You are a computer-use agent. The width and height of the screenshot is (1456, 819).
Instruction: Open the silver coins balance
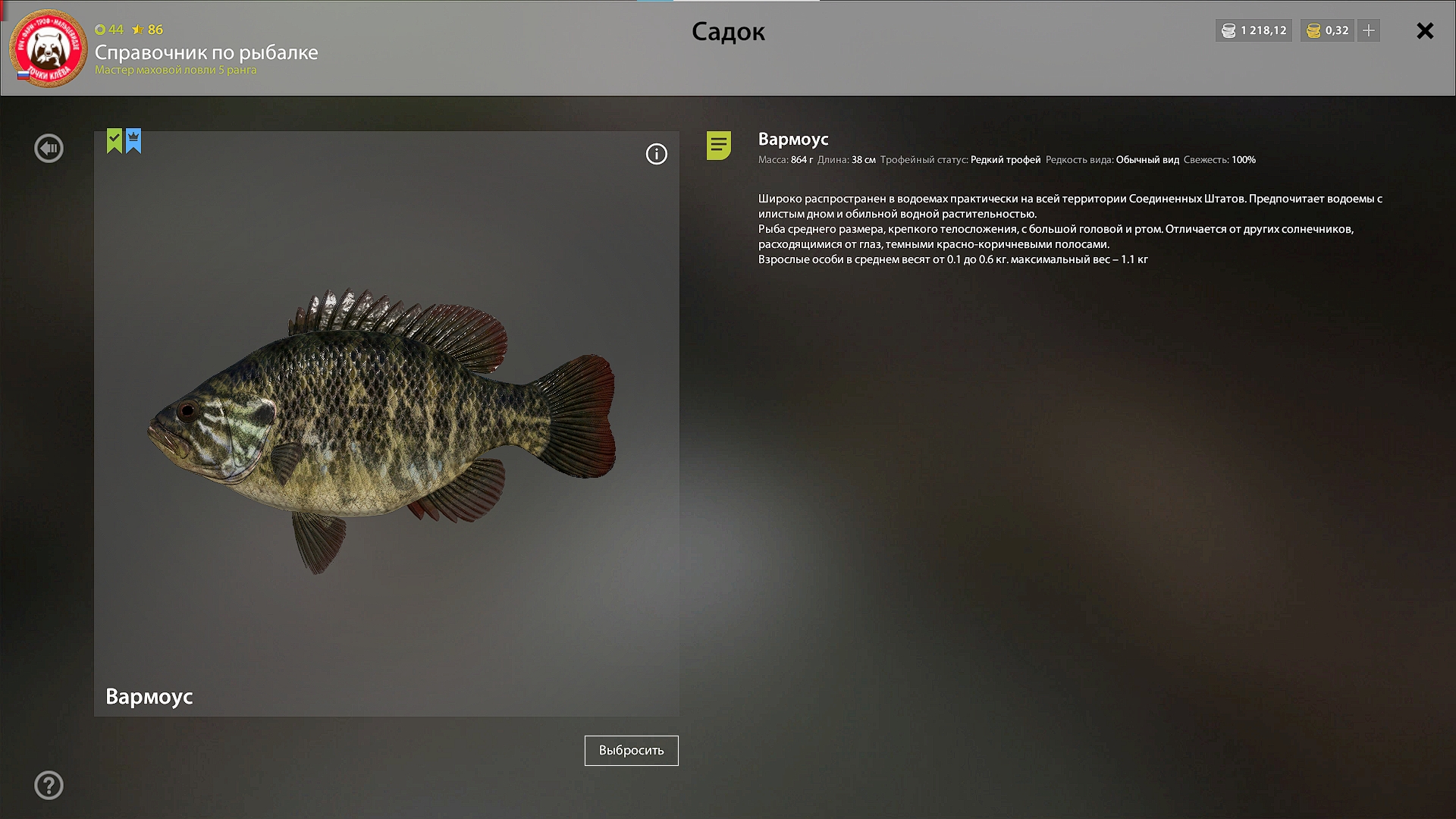click(x=1254, y=31)
